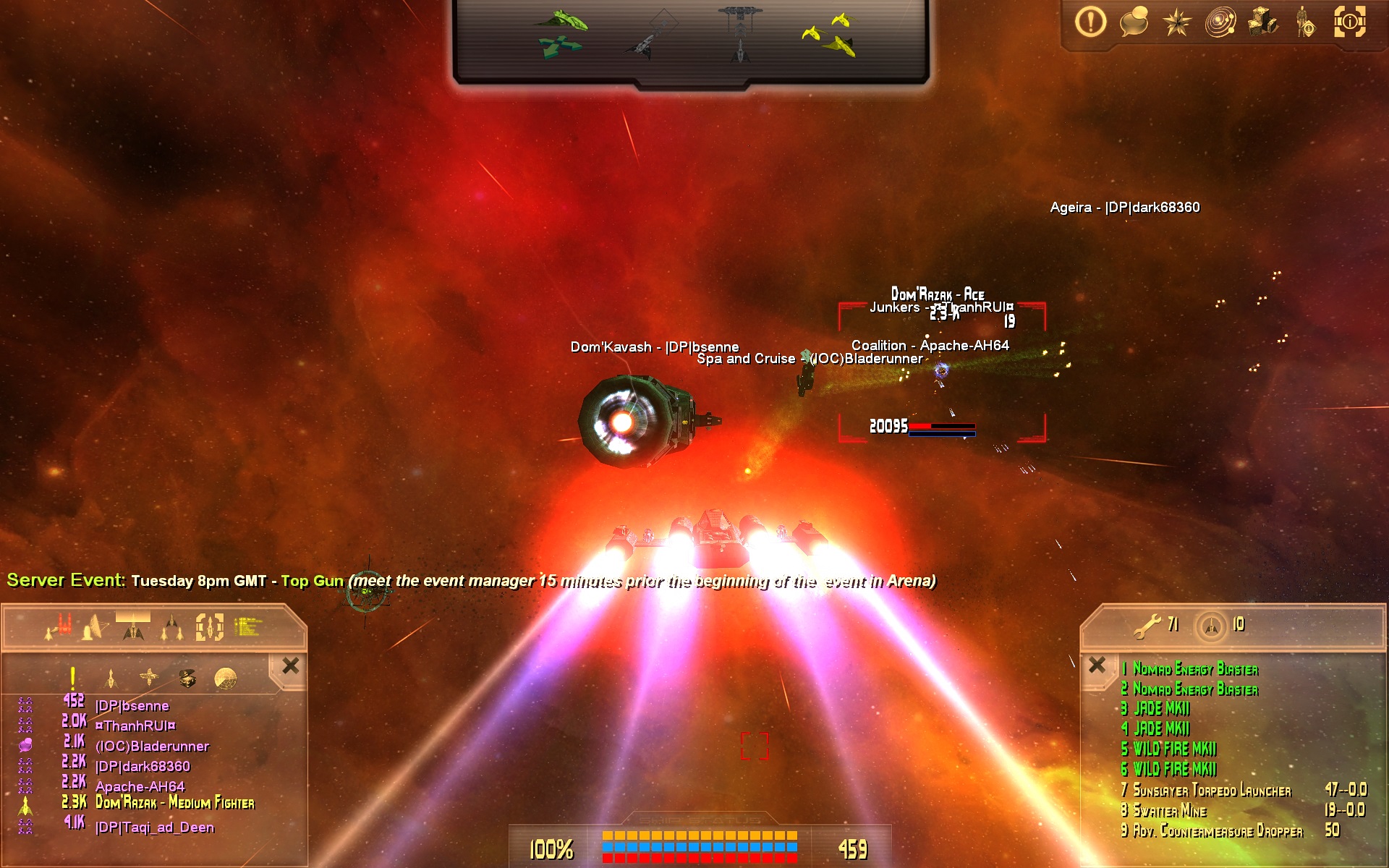
Task: Click the yellow formation ships icon
Action: (x=830, y=34)
